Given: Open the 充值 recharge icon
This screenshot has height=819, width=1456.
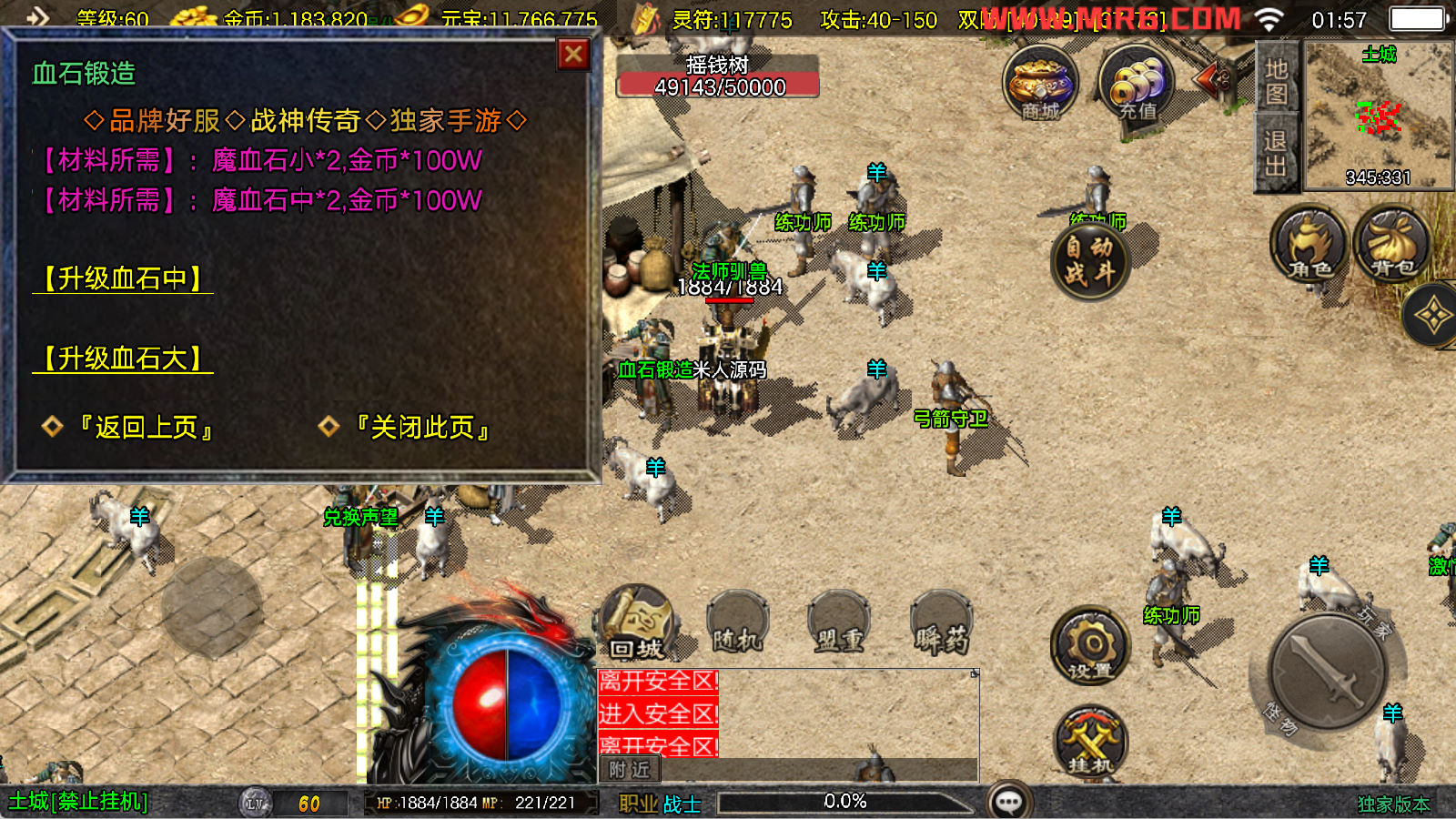Looking at the screenshot, I should [x=1137, y=84].
